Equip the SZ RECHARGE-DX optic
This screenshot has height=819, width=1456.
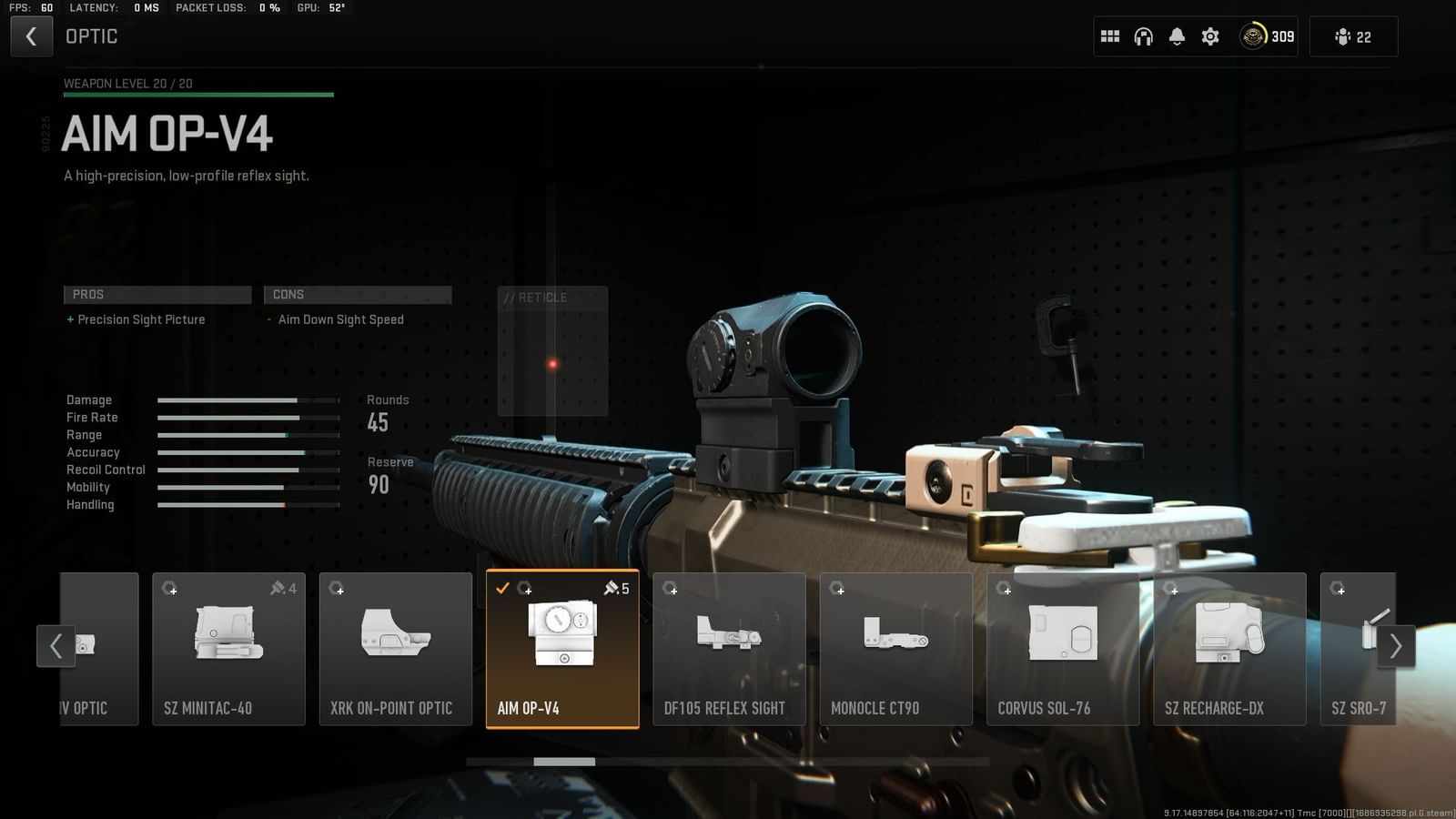[1229, 648]
